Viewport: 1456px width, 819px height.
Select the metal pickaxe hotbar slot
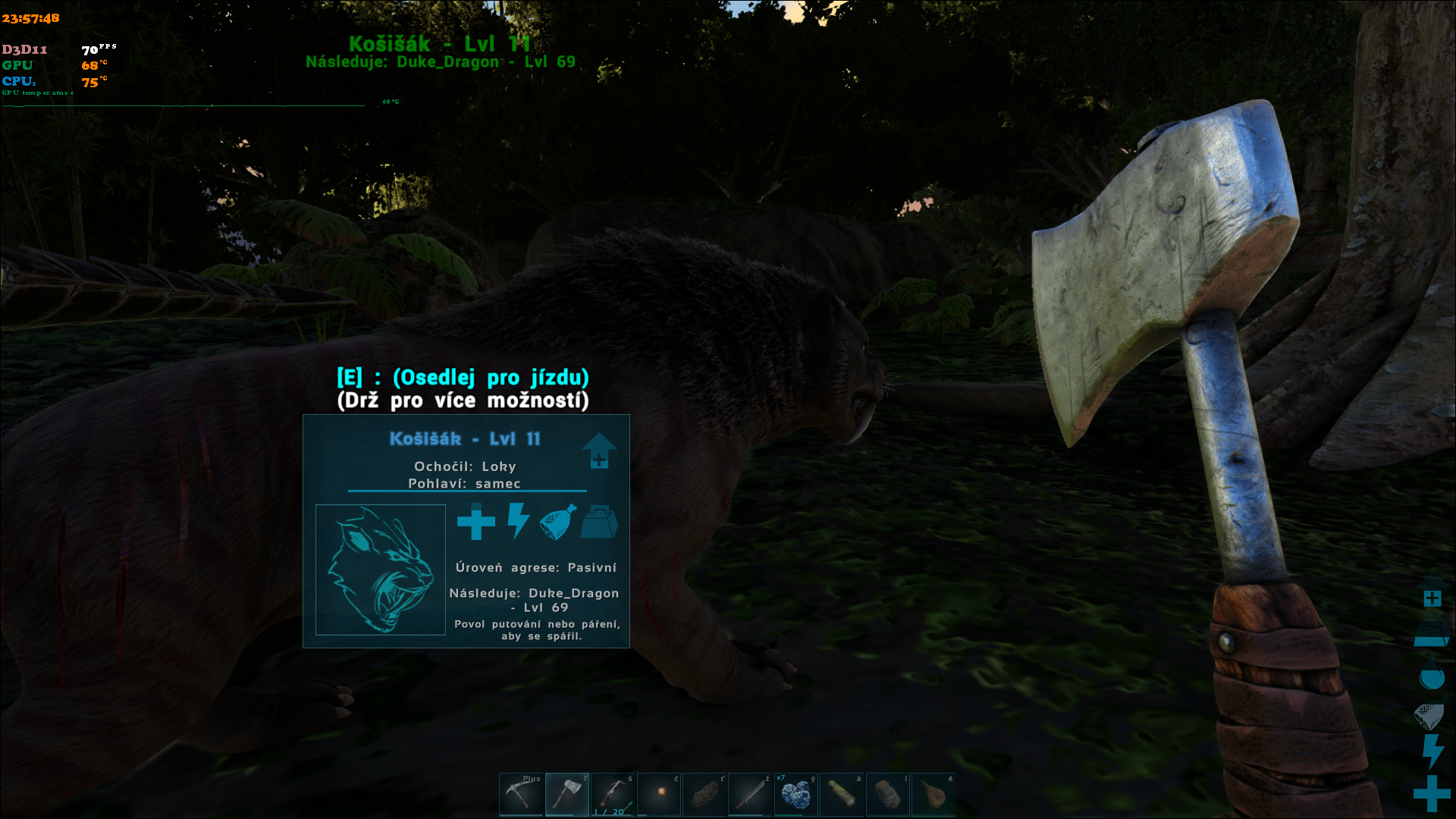coord(521,794)
